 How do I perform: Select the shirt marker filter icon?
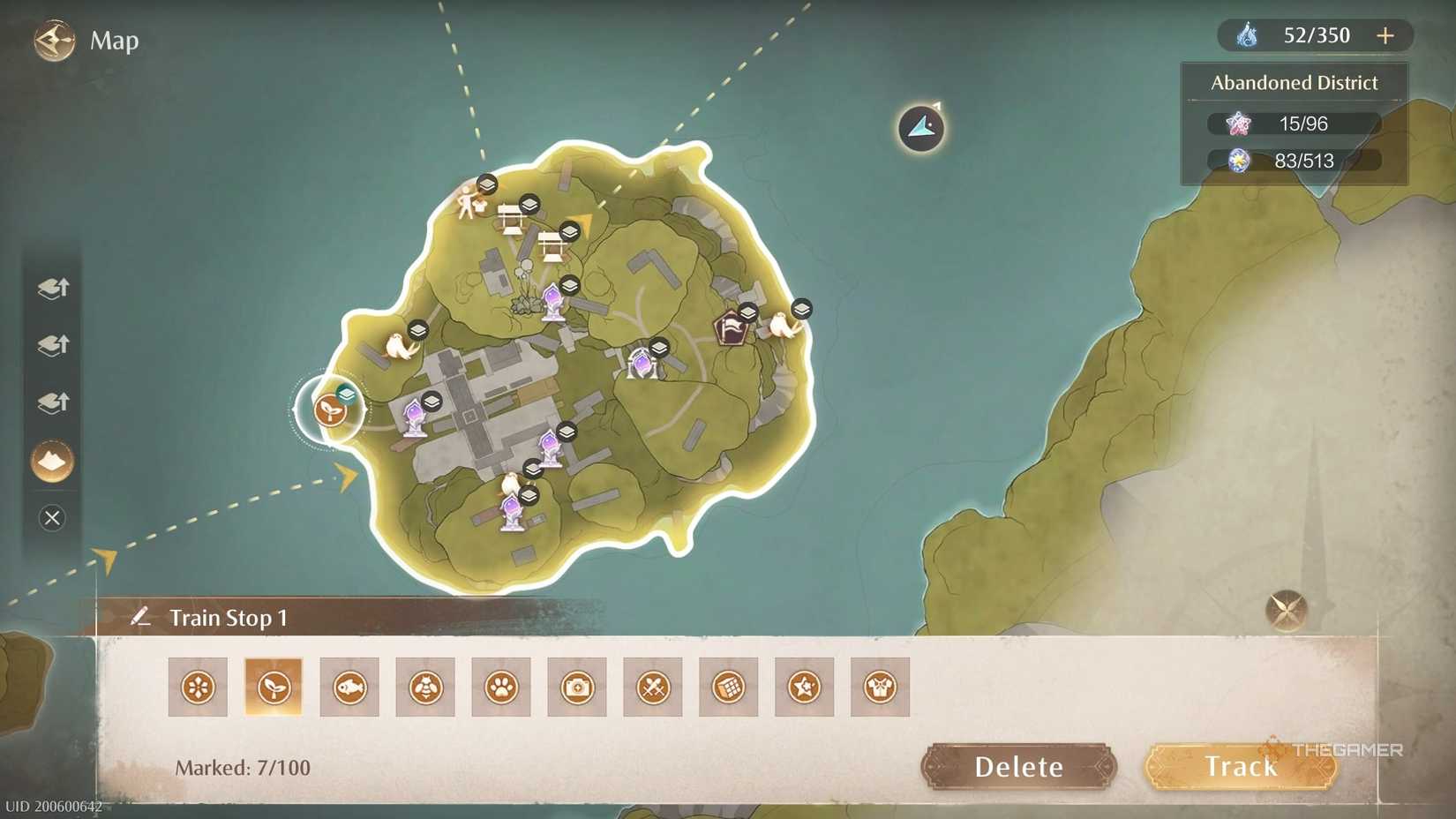[880, 687]
